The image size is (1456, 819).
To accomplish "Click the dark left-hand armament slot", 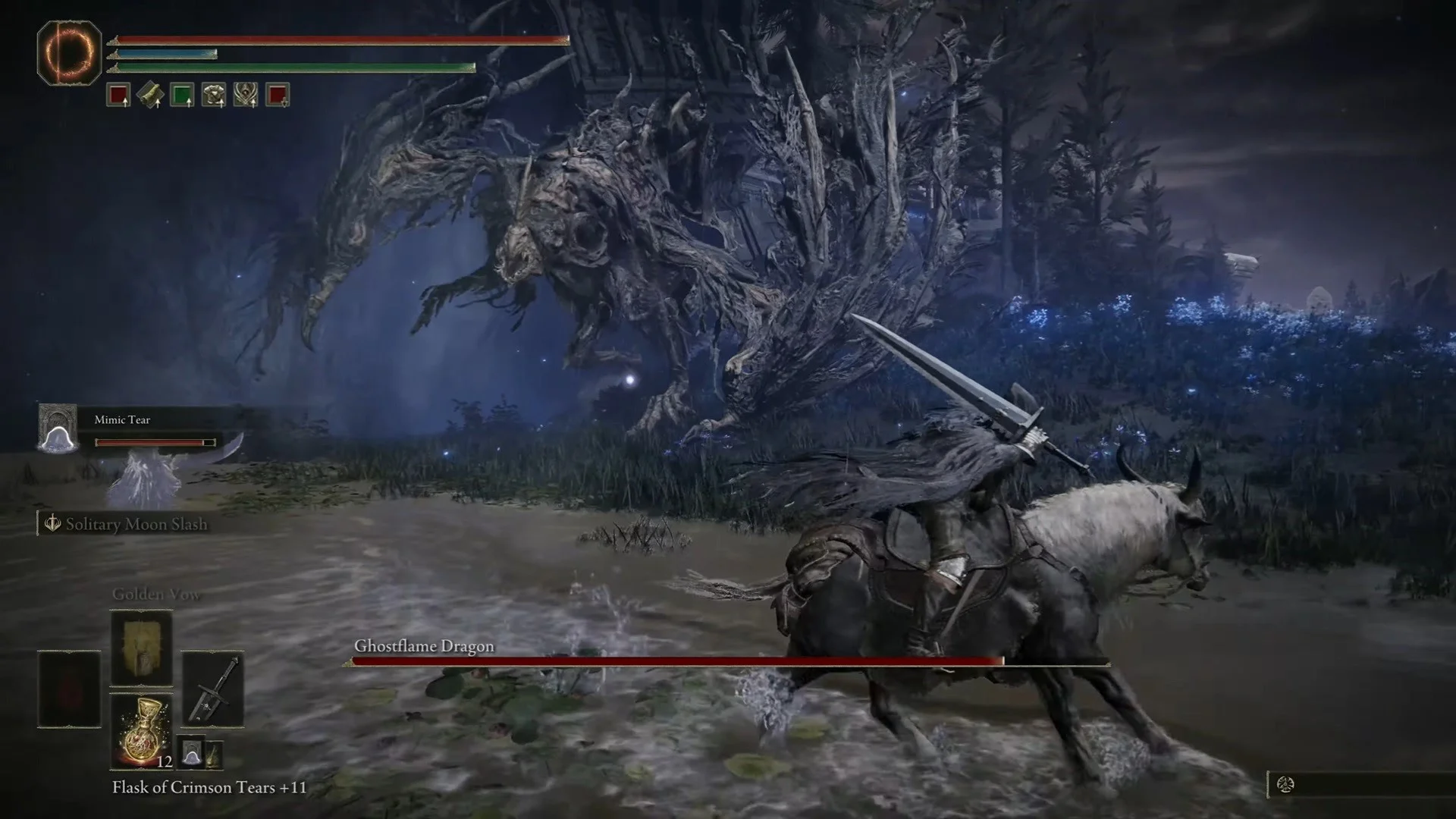I will pos(69,689).
